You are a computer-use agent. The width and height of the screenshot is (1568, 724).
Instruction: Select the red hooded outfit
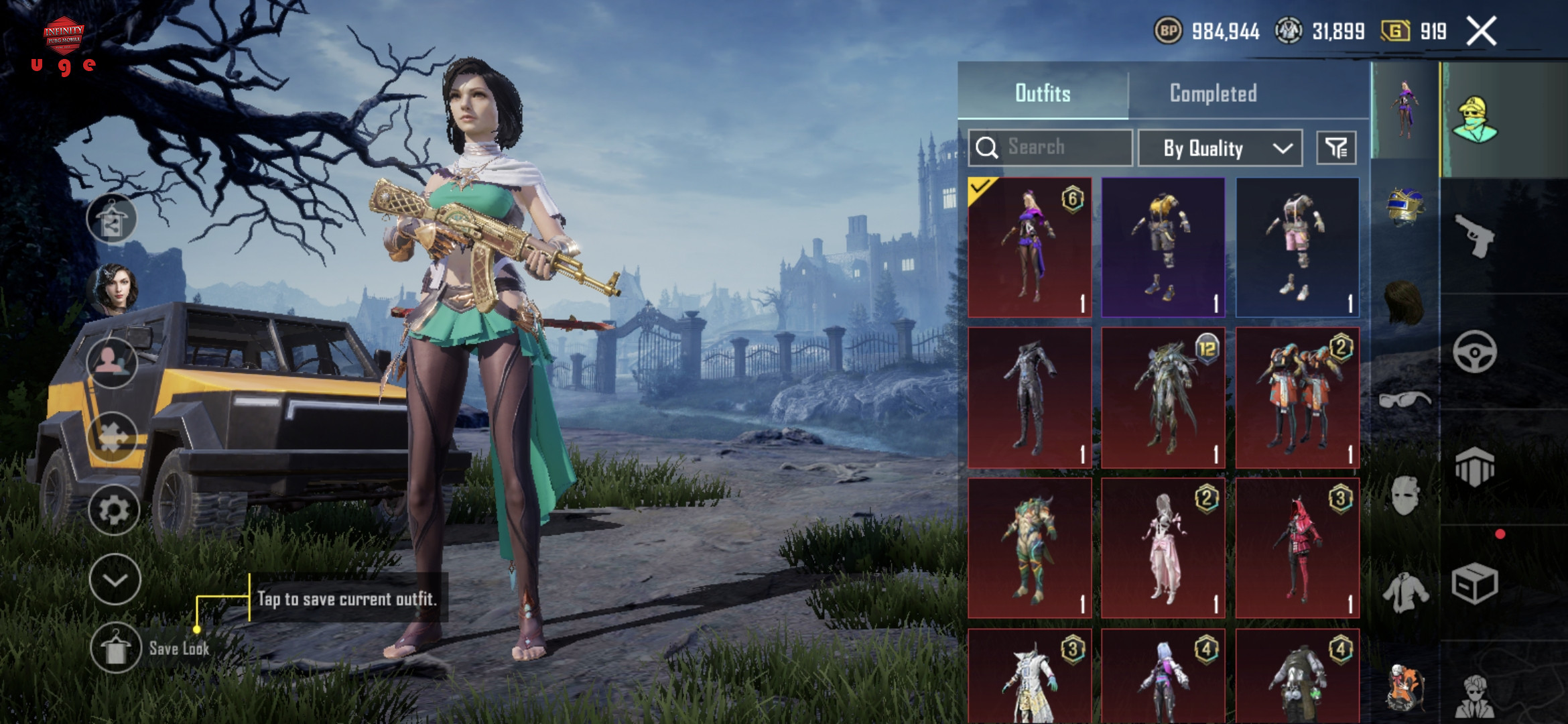(1297, 548)
